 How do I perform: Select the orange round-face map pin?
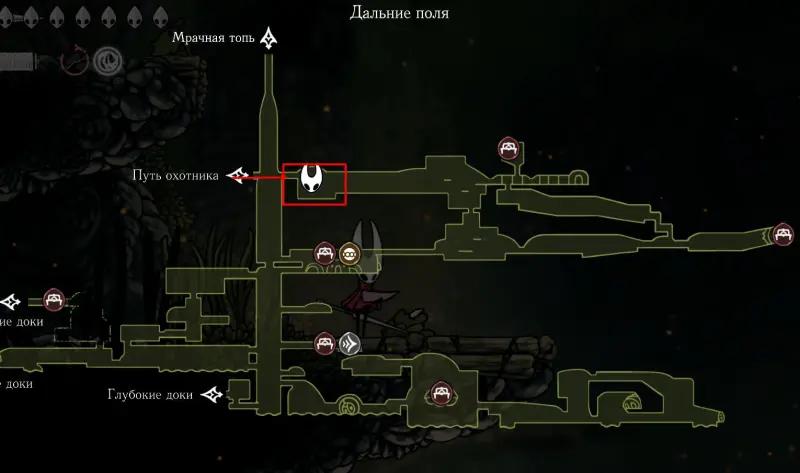click(350, 252)
